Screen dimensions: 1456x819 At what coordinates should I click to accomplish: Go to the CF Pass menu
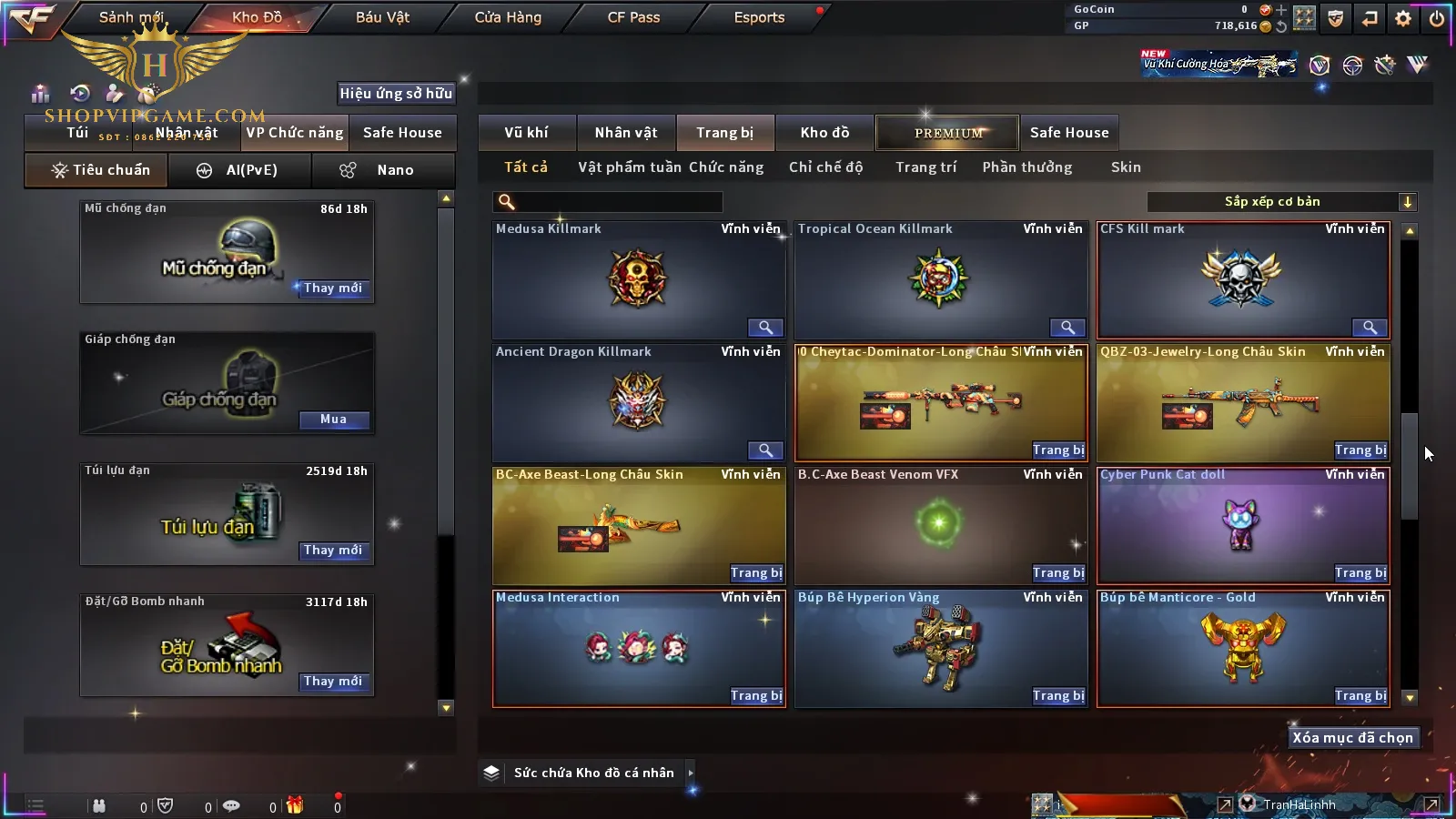pyautogui.click(x=633, y=17)
